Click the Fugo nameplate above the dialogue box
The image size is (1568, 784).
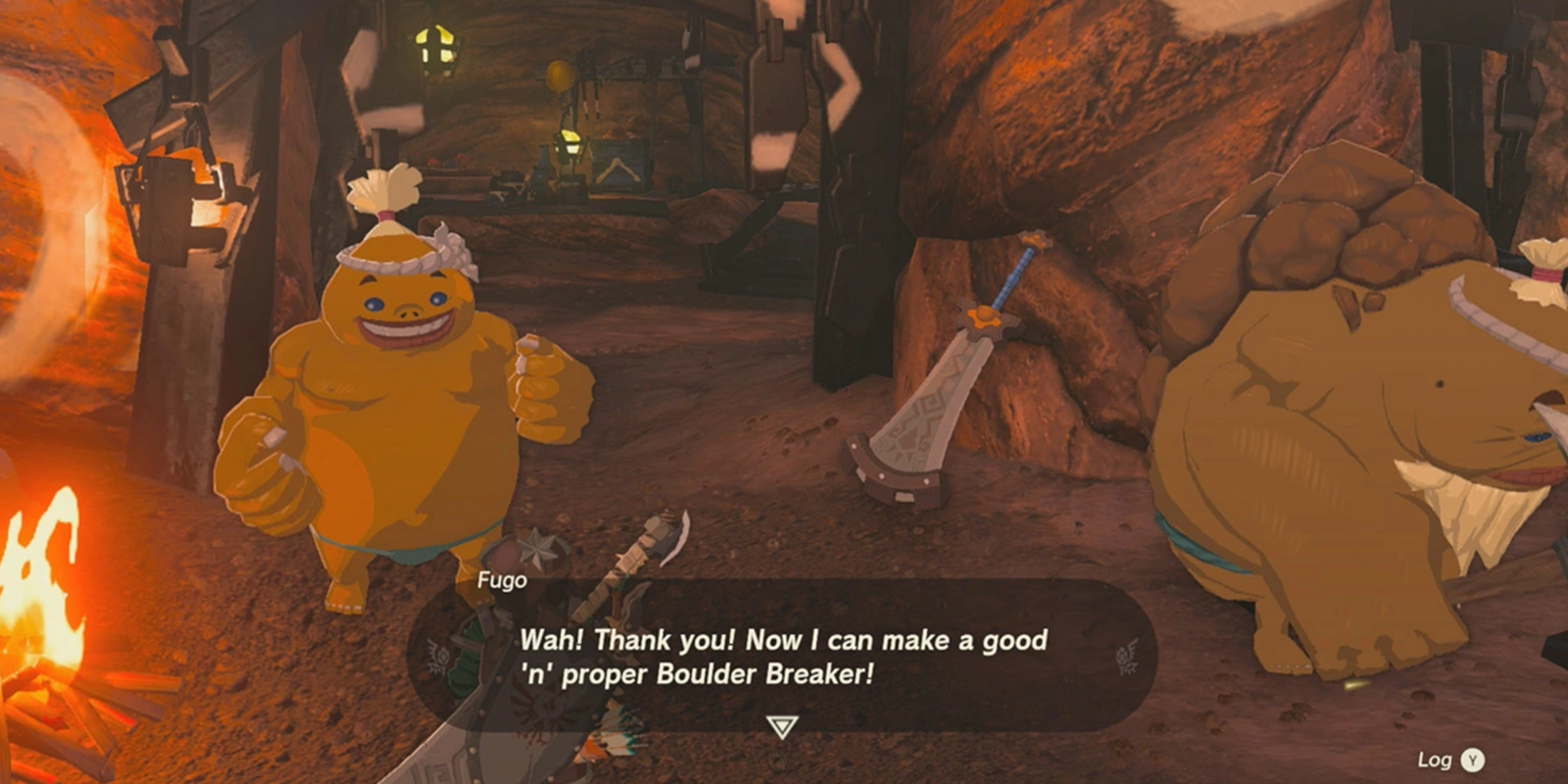(502, 580)
